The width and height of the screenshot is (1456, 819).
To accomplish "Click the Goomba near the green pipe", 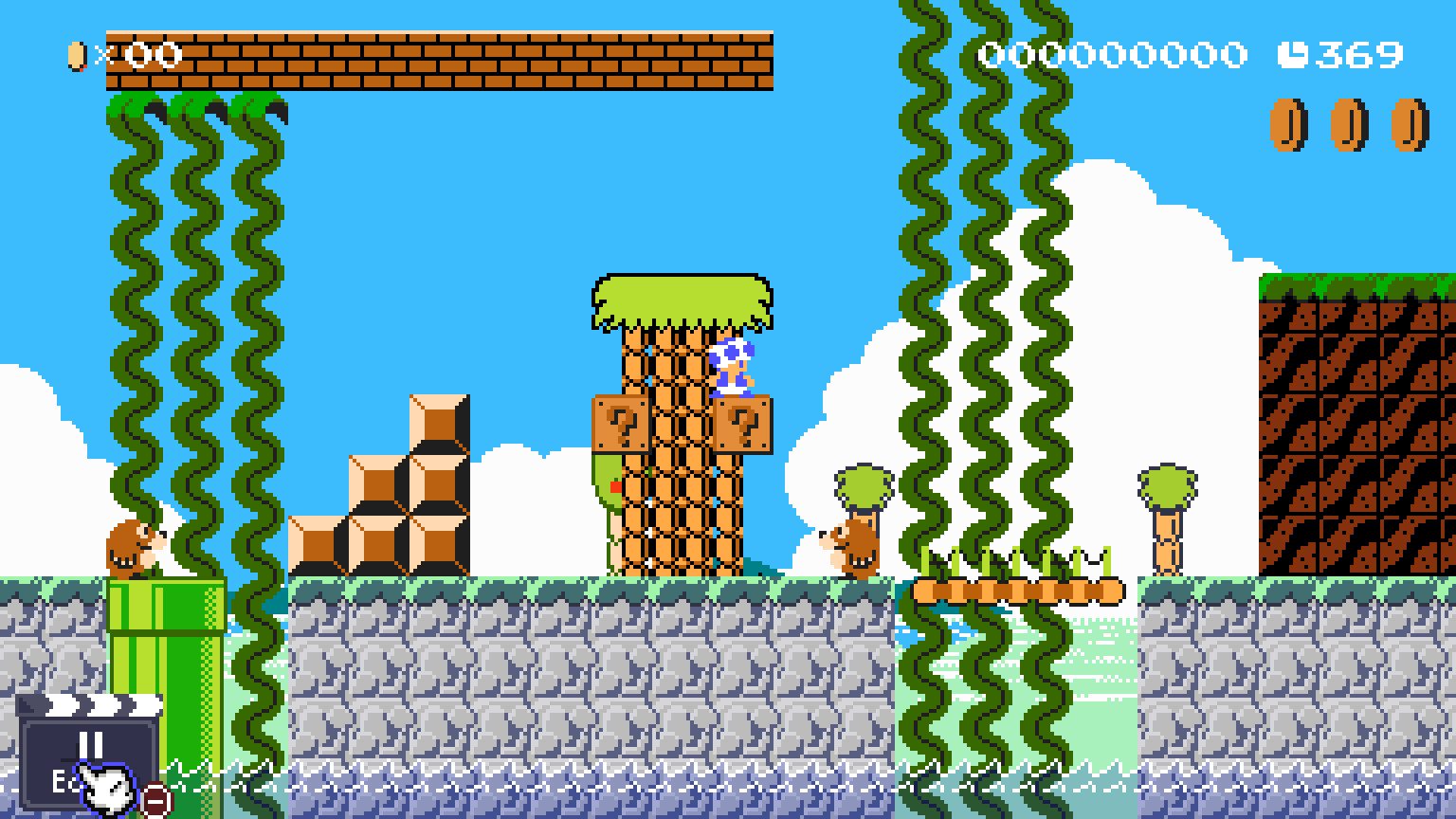I will pyautogui.click(x=133, y=548).
